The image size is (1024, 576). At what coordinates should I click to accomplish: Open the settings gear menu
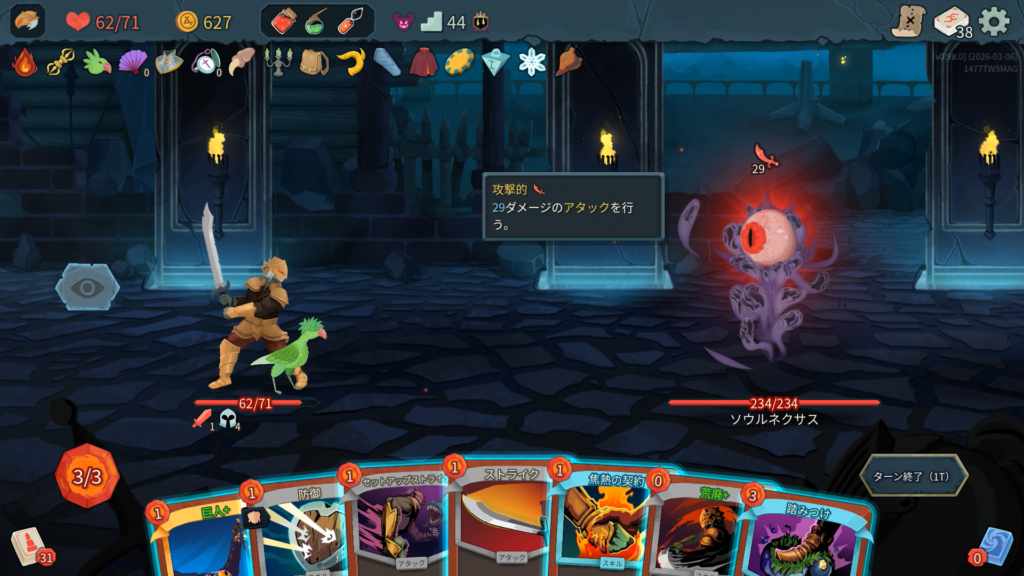pyautogui.click(x=993, y=21)
